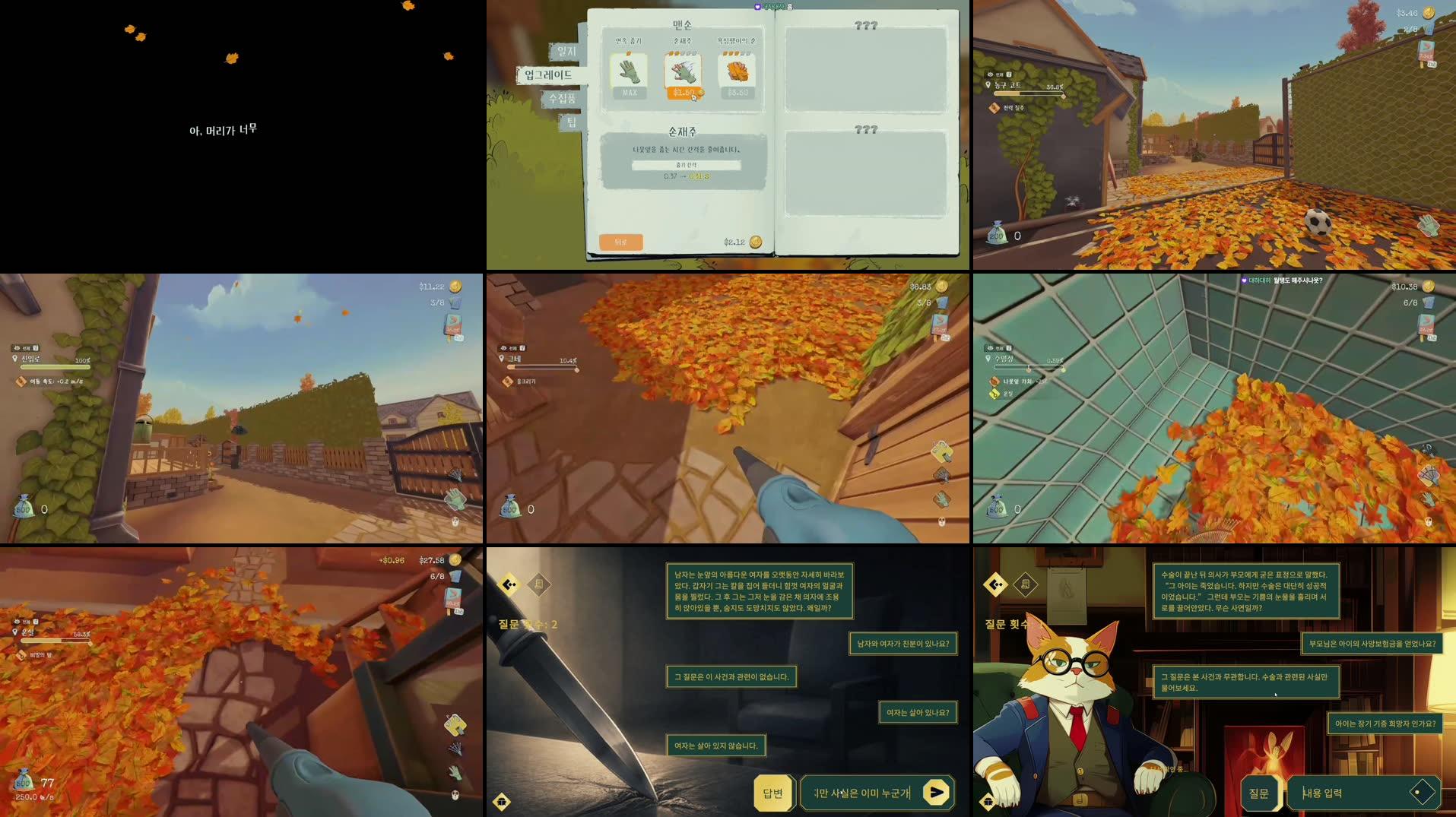Click the 뒤로 back button
Viewport: 1456px width, 817px height.
(x=622, y=241)
